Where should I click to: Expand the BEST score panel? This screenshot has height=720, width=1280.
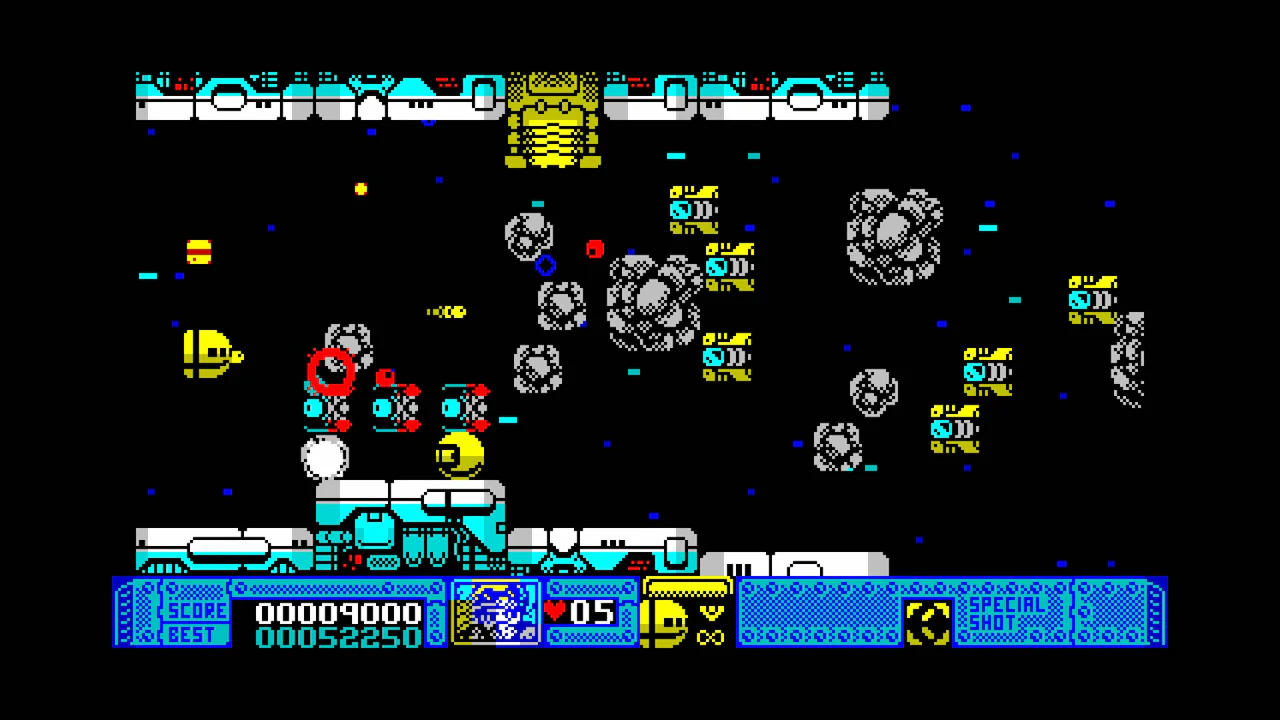tap(337, 635)
